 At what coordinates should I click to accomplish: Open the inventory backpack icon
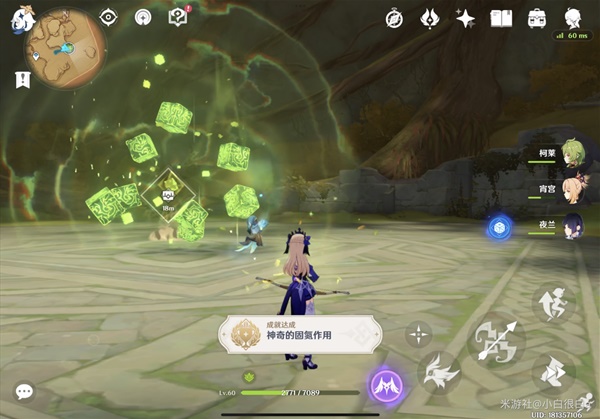(x=537, y=18)
